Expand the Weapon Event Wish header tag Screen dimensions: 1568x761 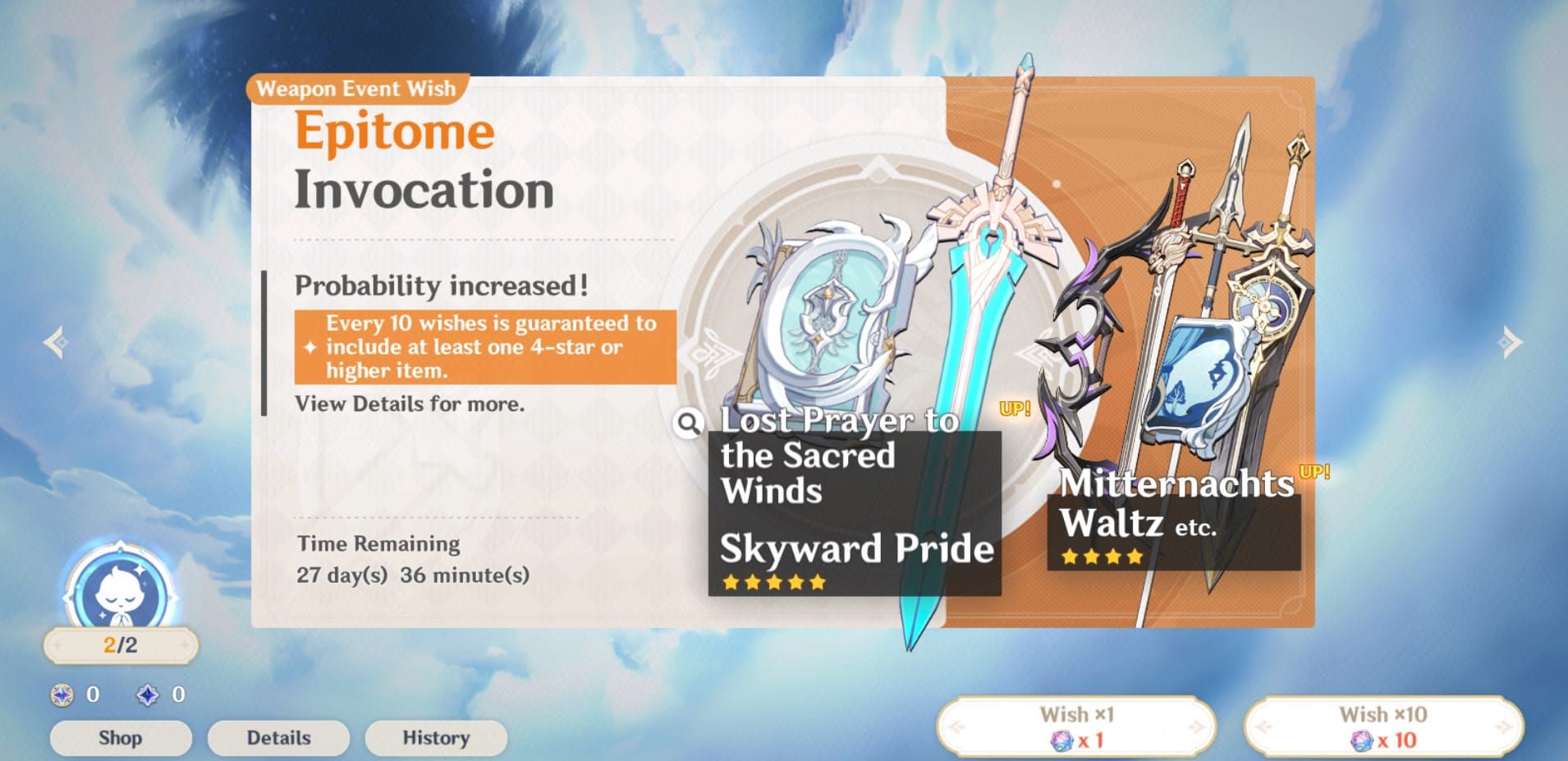tap(356, 89)
